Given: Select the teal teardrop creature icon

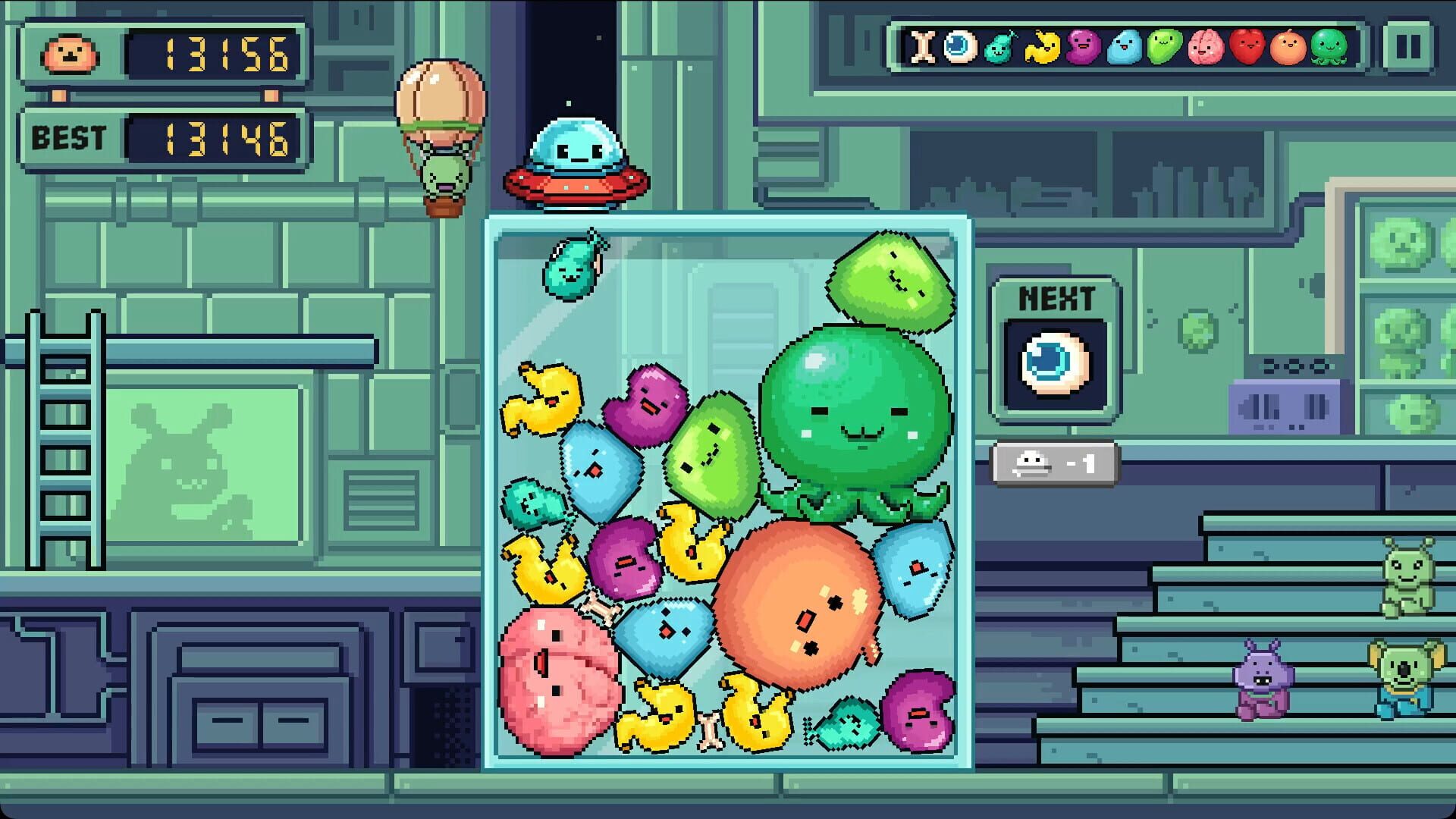Looking at the screenshot, I should (x=998, y=48).
